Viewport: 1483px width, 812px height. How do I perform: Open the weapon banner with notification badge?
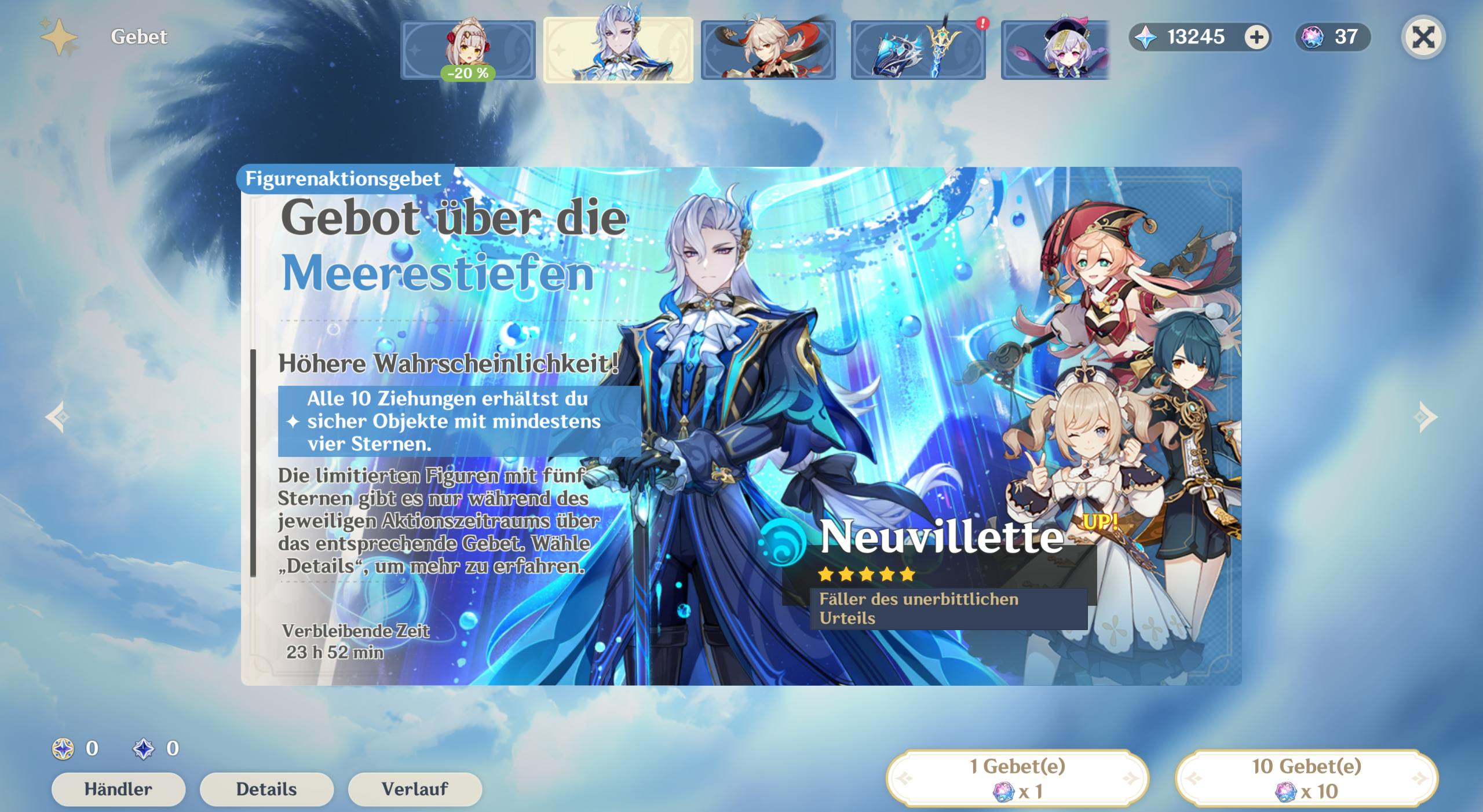919,49
